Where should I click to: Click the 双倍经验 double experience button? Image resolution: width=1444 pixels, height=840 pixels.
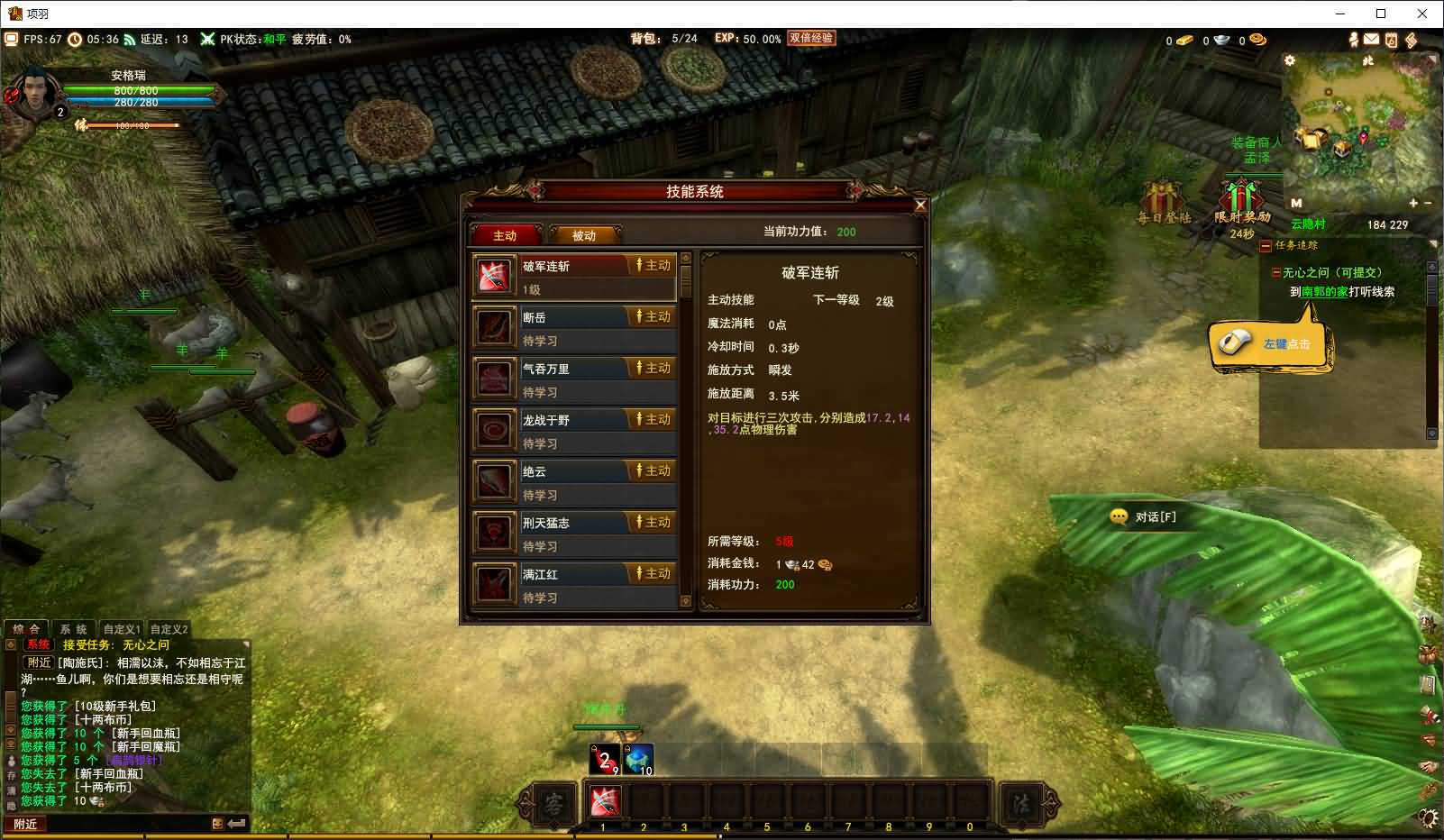coord(810,39)
